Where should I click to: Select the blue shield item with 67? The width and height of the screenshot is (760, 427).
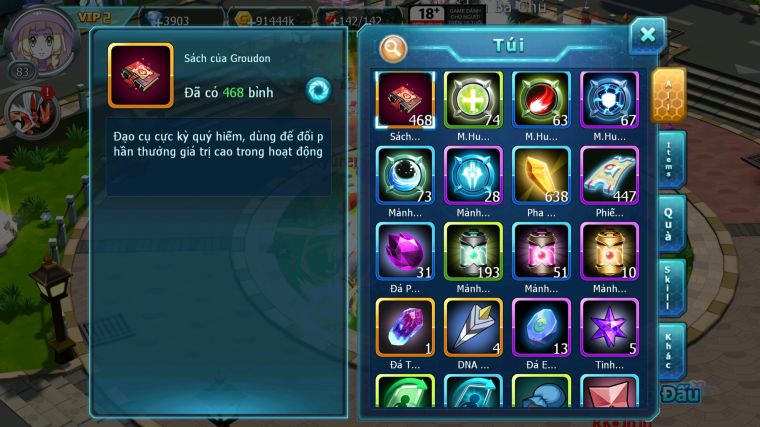(x=609, y=99)
